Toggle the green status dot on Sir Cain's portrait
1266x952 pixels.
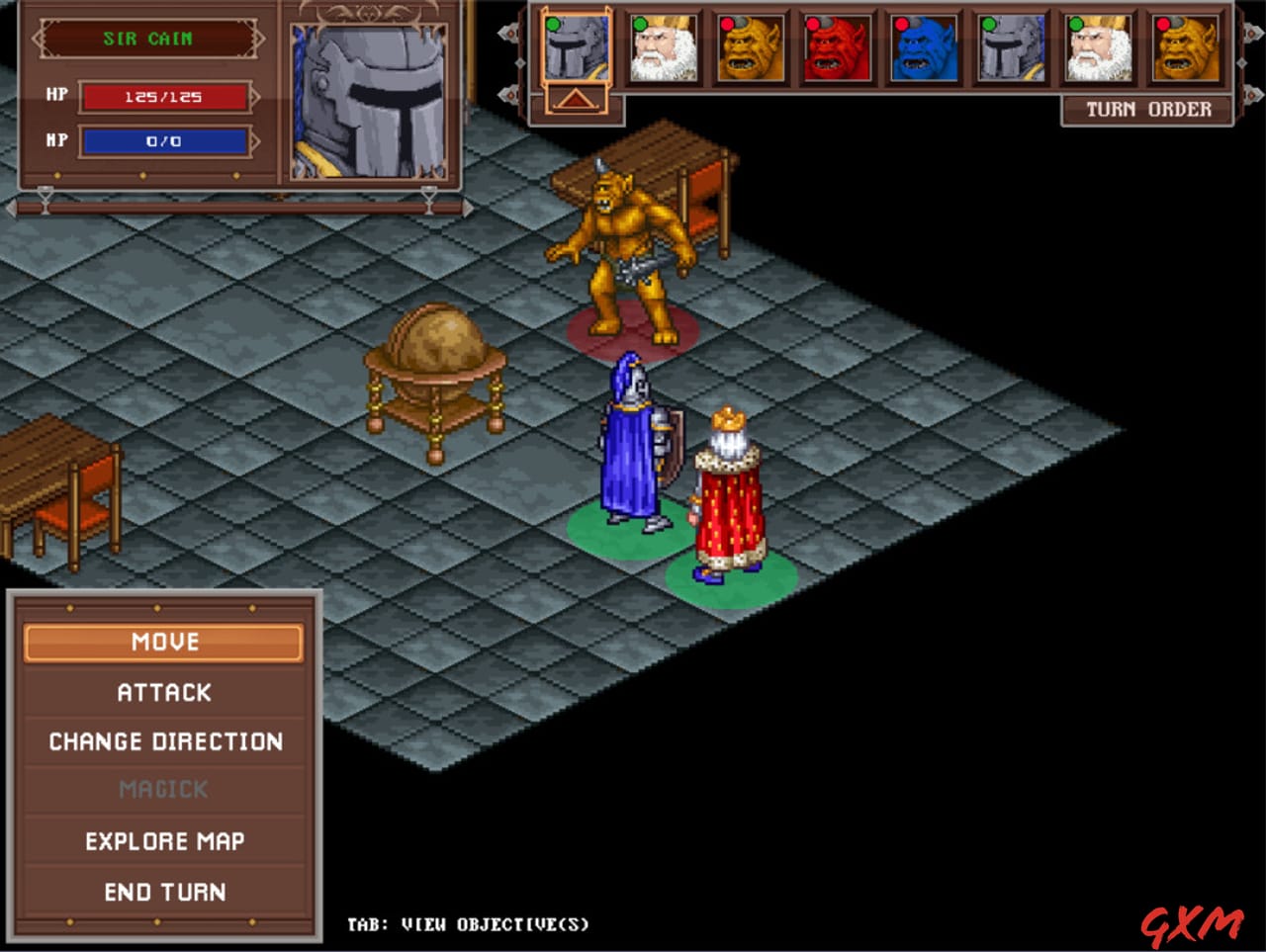point(552,26)
